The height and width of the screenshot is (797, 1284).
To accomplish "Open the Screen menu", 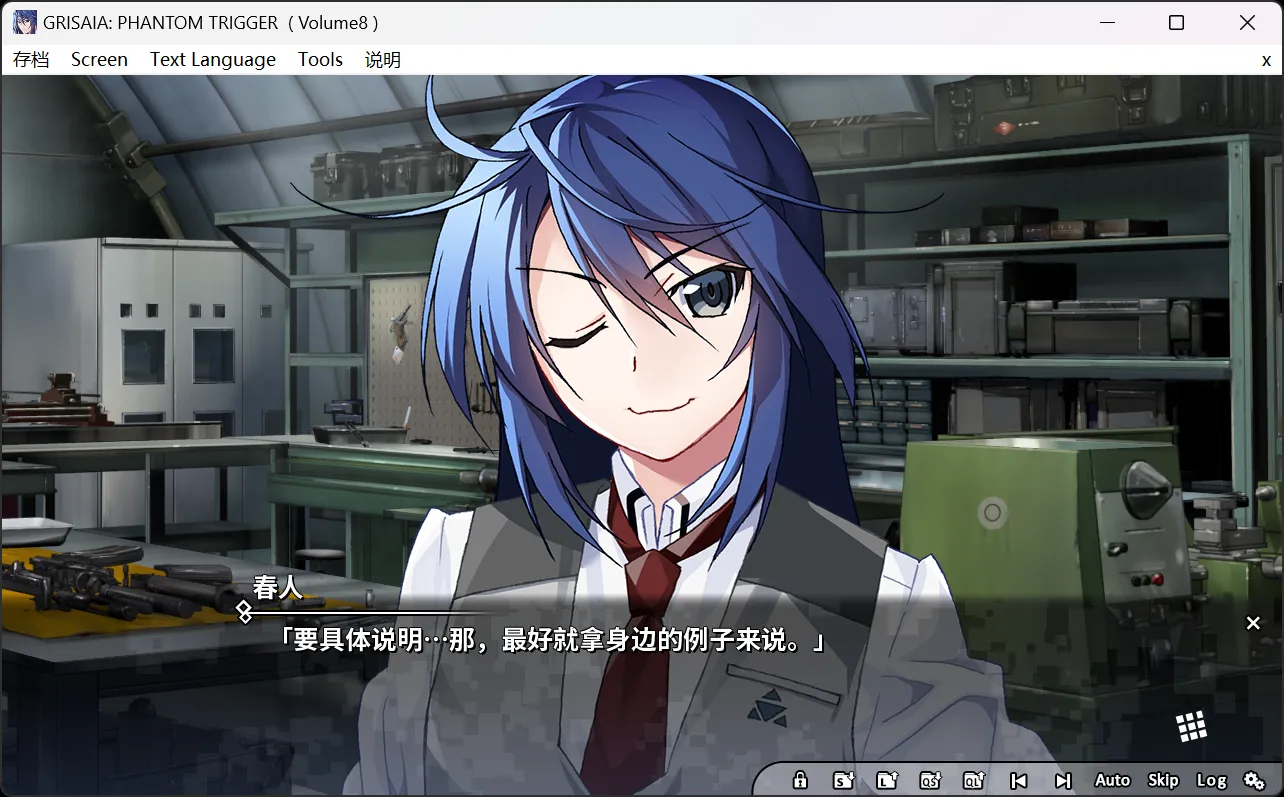I will point(99,59).
